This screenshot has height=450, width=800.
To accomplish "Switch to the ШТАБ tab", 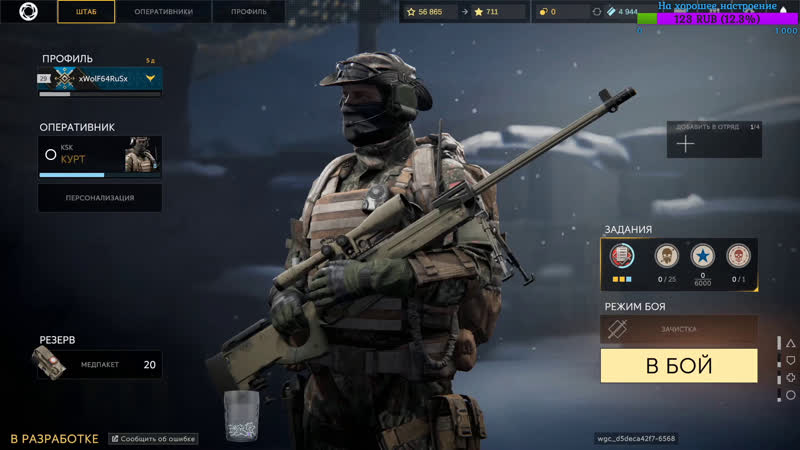I will pos(86,12).
